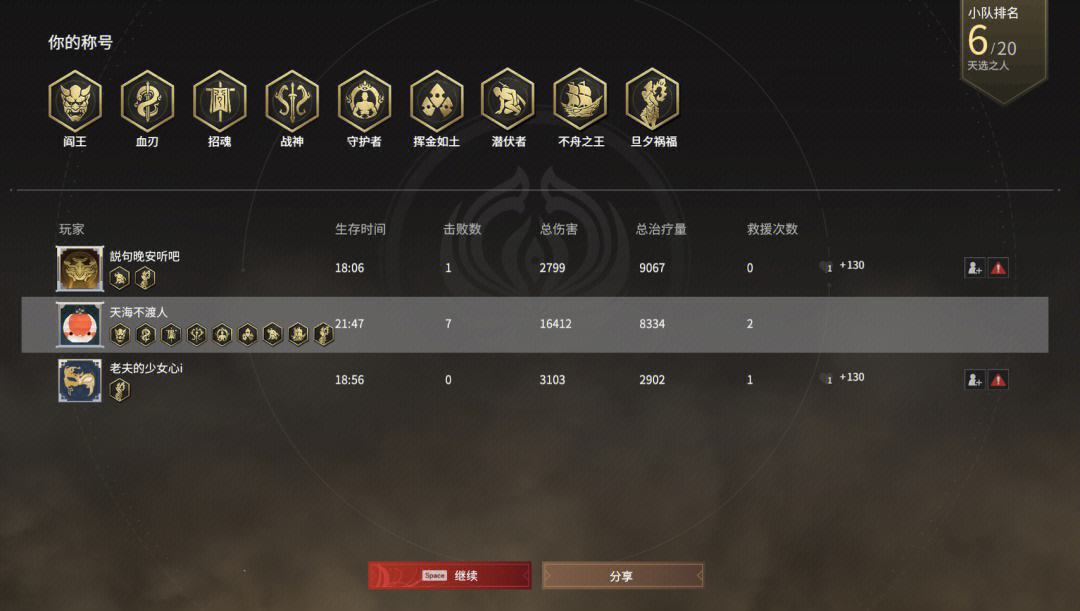The height and width of the screenshot is (611, 1080).
Task: Report player 老夫的少女心i
Action: tap(998, 379)
